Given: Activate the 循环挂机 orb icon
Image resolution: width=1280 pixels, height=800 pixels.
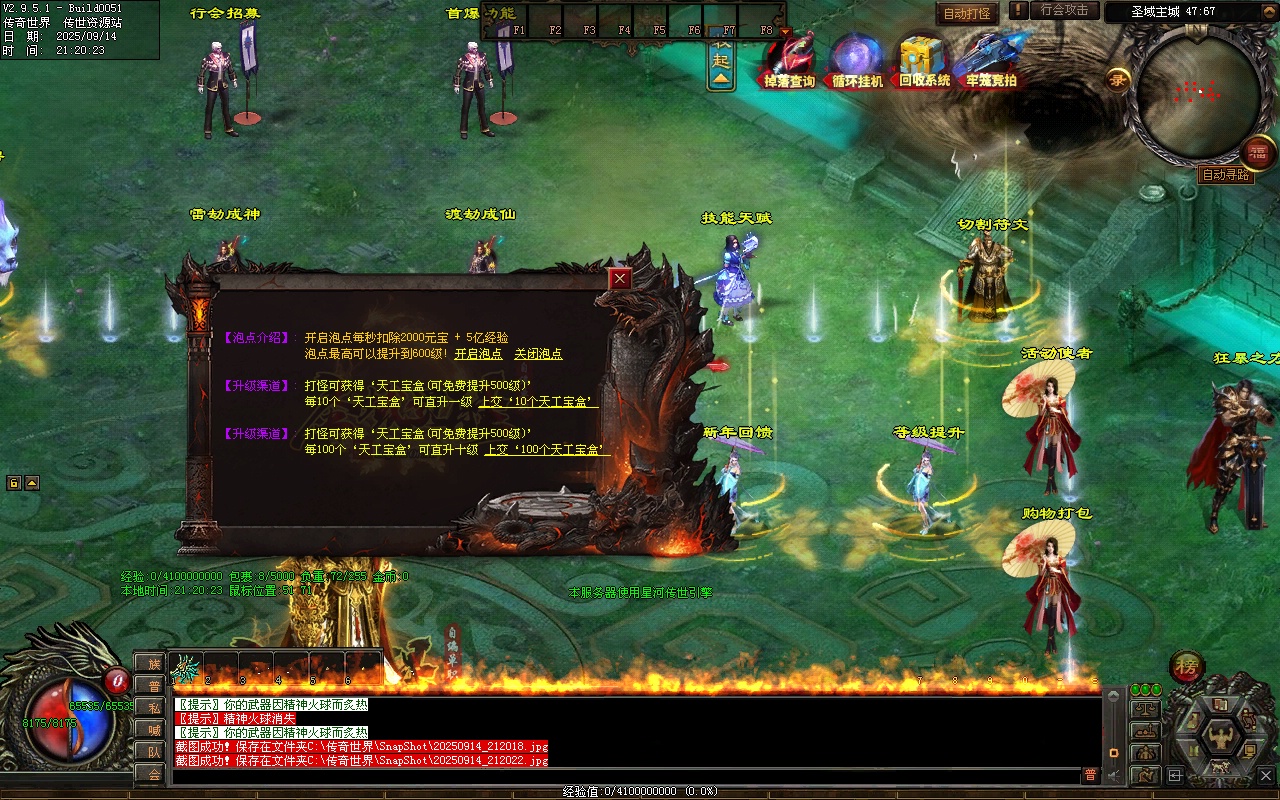Looking at the screenshot, I should [x=857, y=60].
